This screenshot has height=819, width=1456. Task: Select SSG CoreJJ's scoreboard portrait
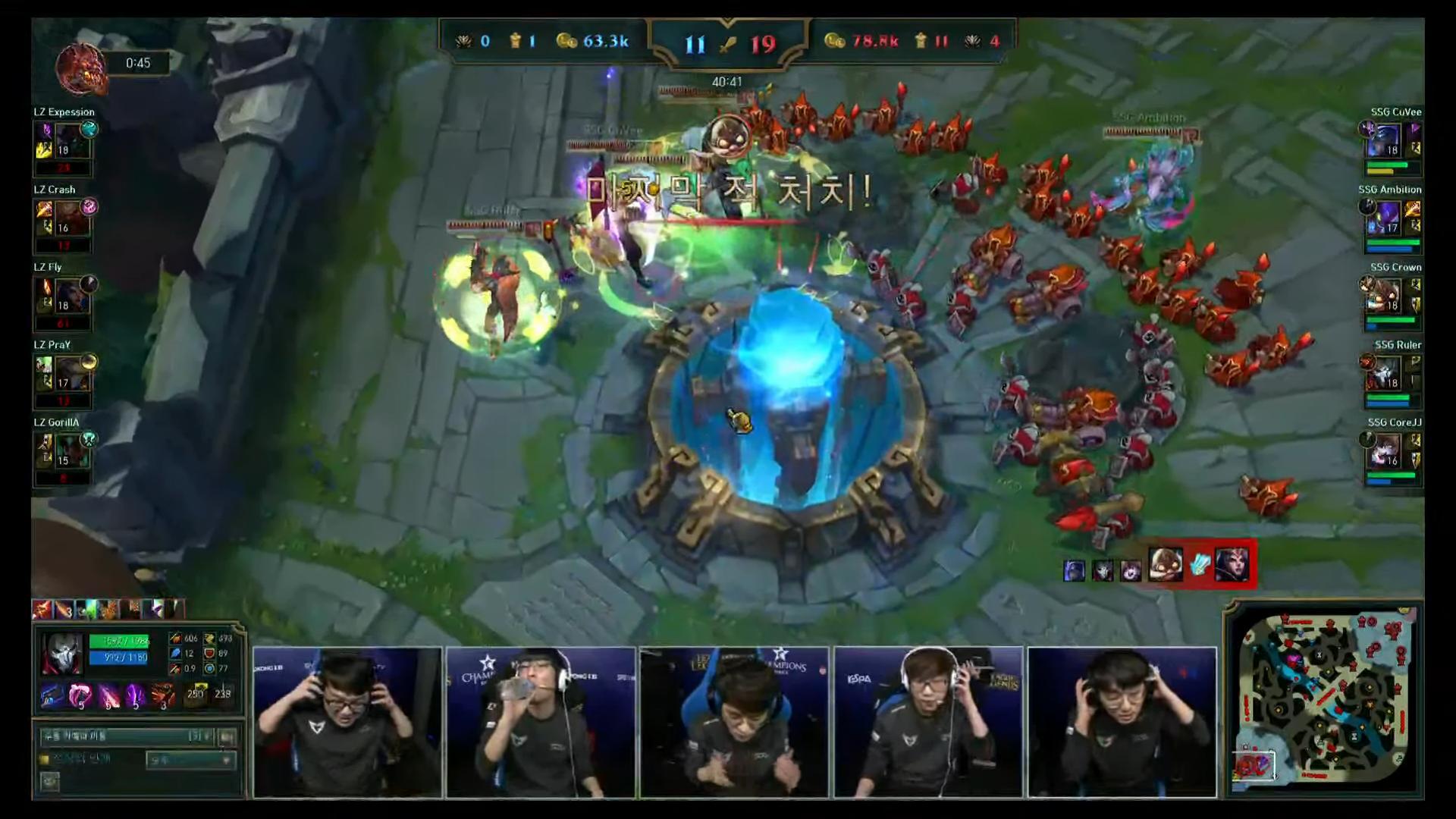(x=1387, y=451)
